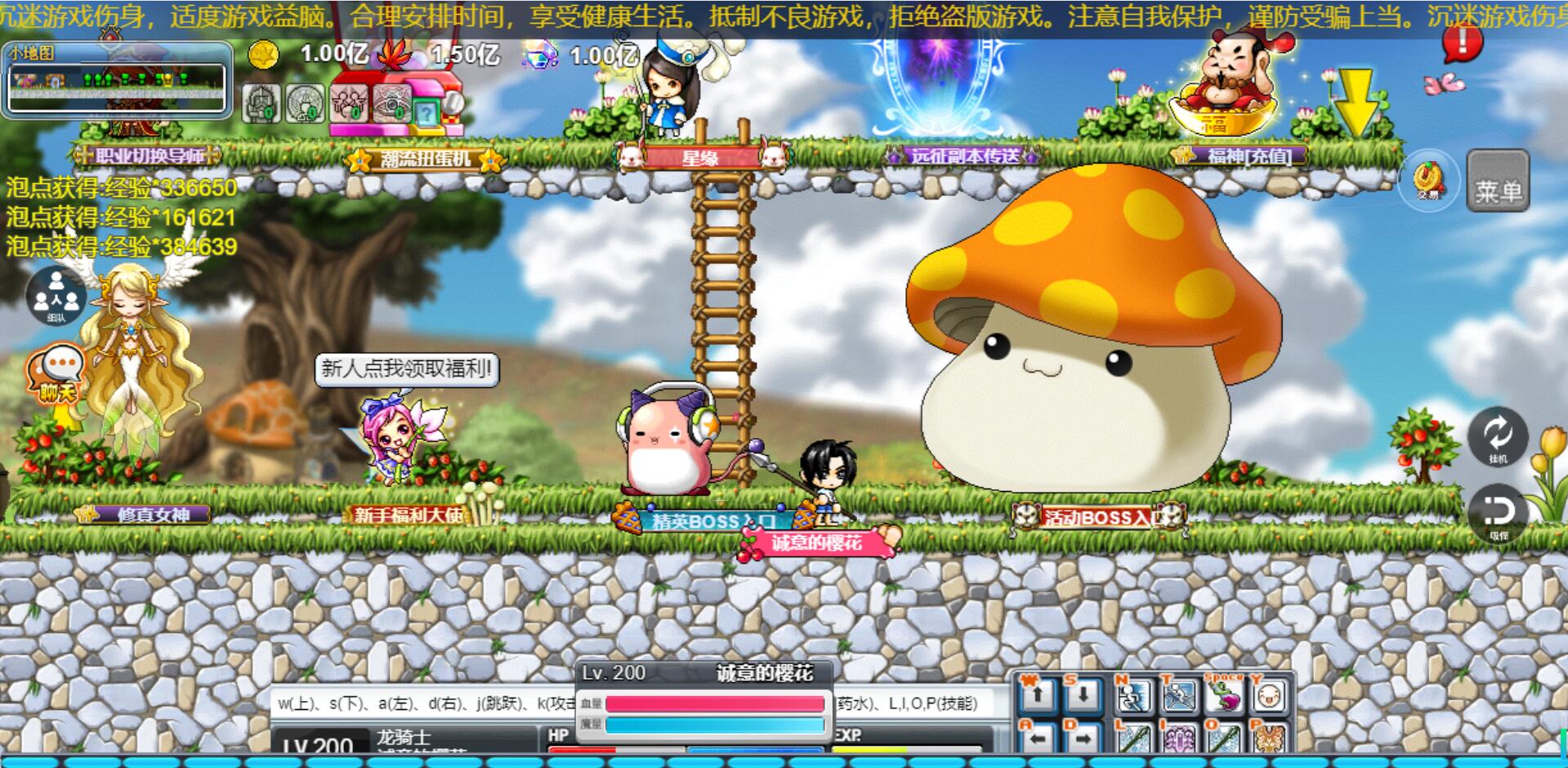Click the smiling face emote slot
Screen dimensions: 1568x768
pyautogui.click(x=1268, y=696)
